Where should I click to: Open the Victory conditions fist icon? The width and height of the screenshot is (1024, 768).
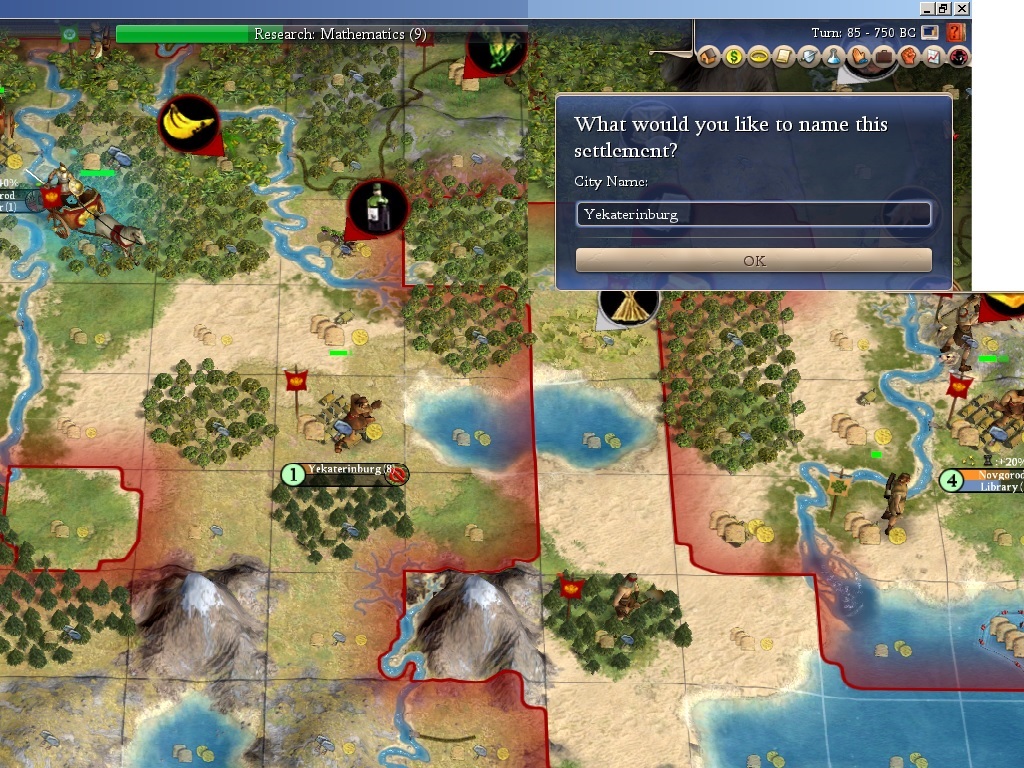coord(908,57)
